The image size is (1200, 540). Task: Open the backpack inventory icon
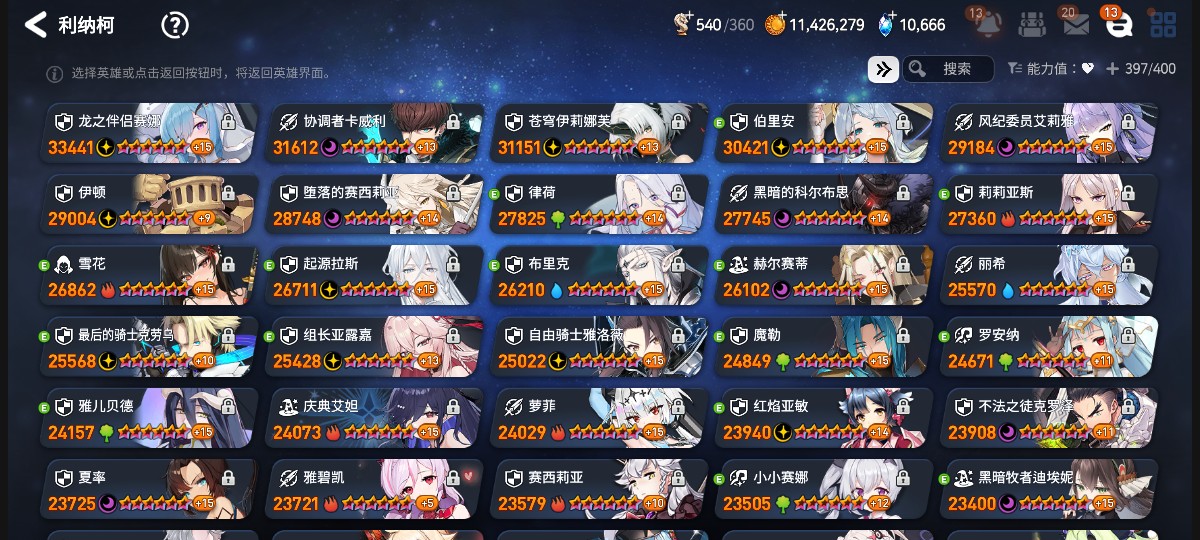(x=1033, y=25)
